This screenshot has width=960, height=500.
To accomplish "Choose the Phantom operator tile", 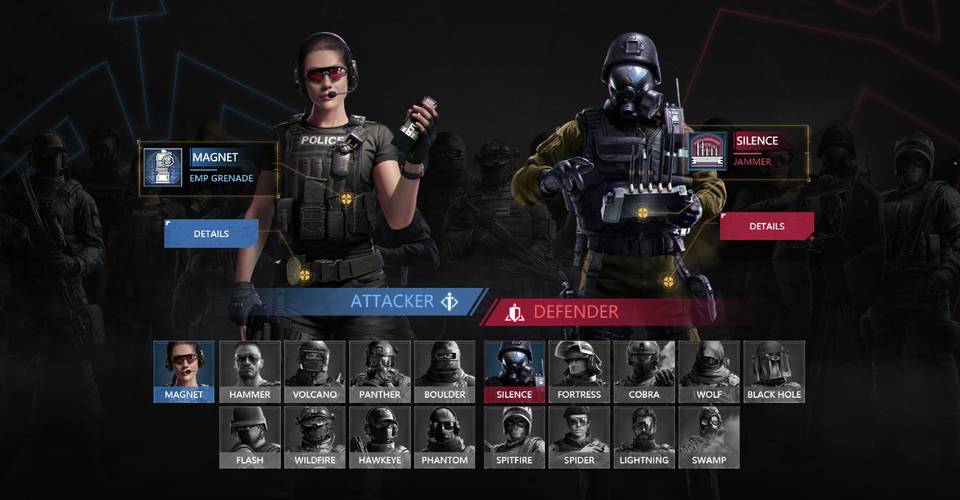I will pyautogui.click(x=445, y=437).
